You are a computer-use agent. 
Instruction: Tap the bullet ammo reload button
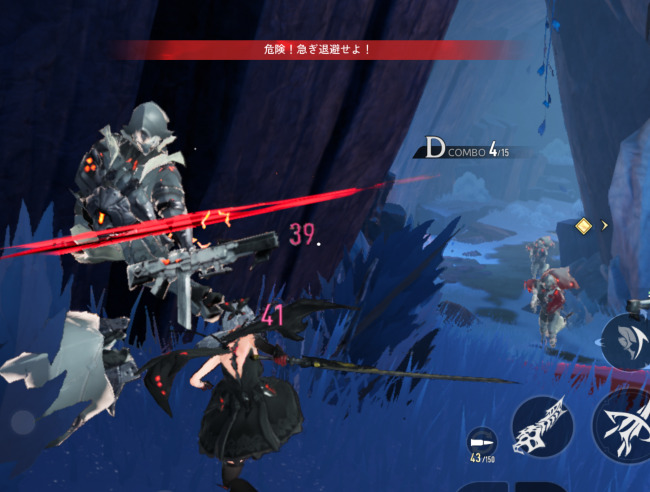click(481, 441)
